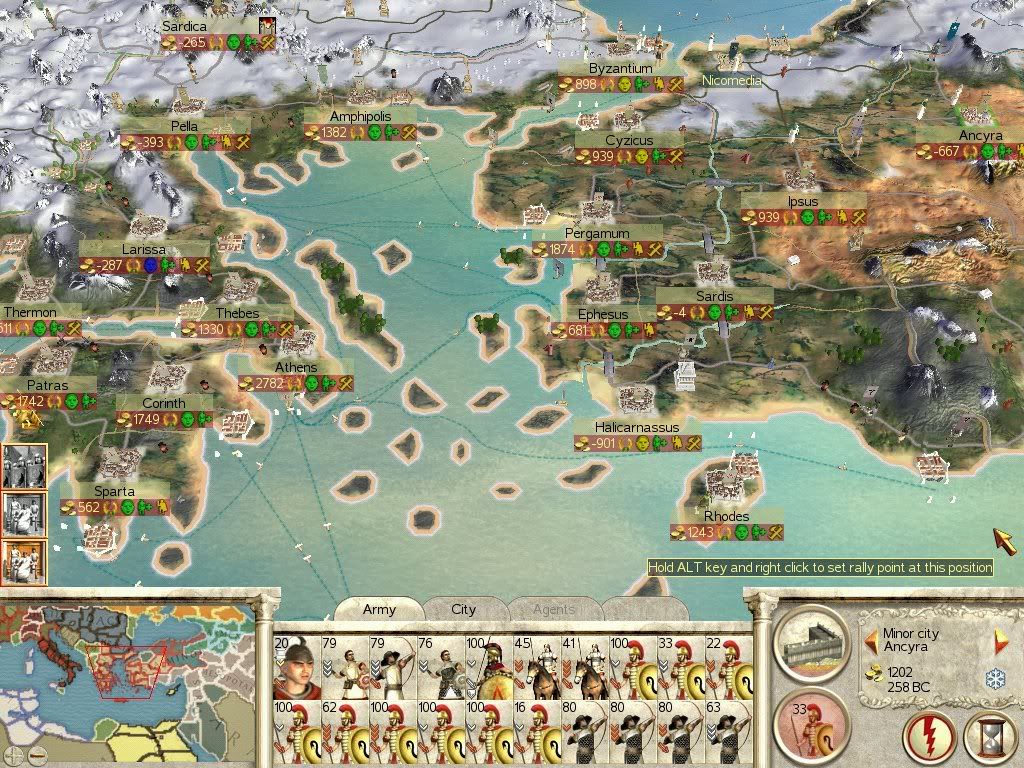The height and width of the screenshot is (768, 1024).
Task: Show the Agents tab
Action: [553, 609]
